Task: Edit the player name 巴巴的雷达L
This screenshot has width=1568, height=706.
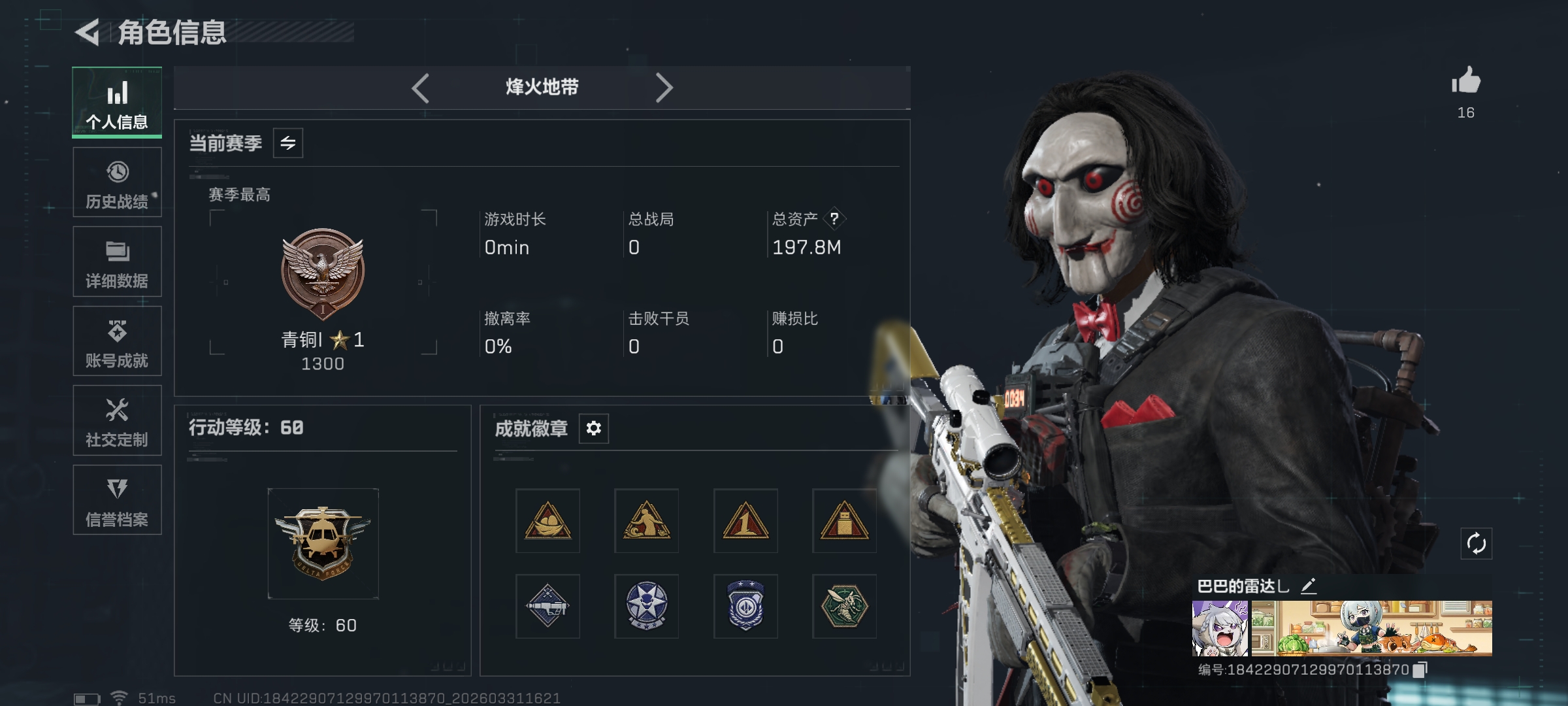Action: click(1308, 586)
